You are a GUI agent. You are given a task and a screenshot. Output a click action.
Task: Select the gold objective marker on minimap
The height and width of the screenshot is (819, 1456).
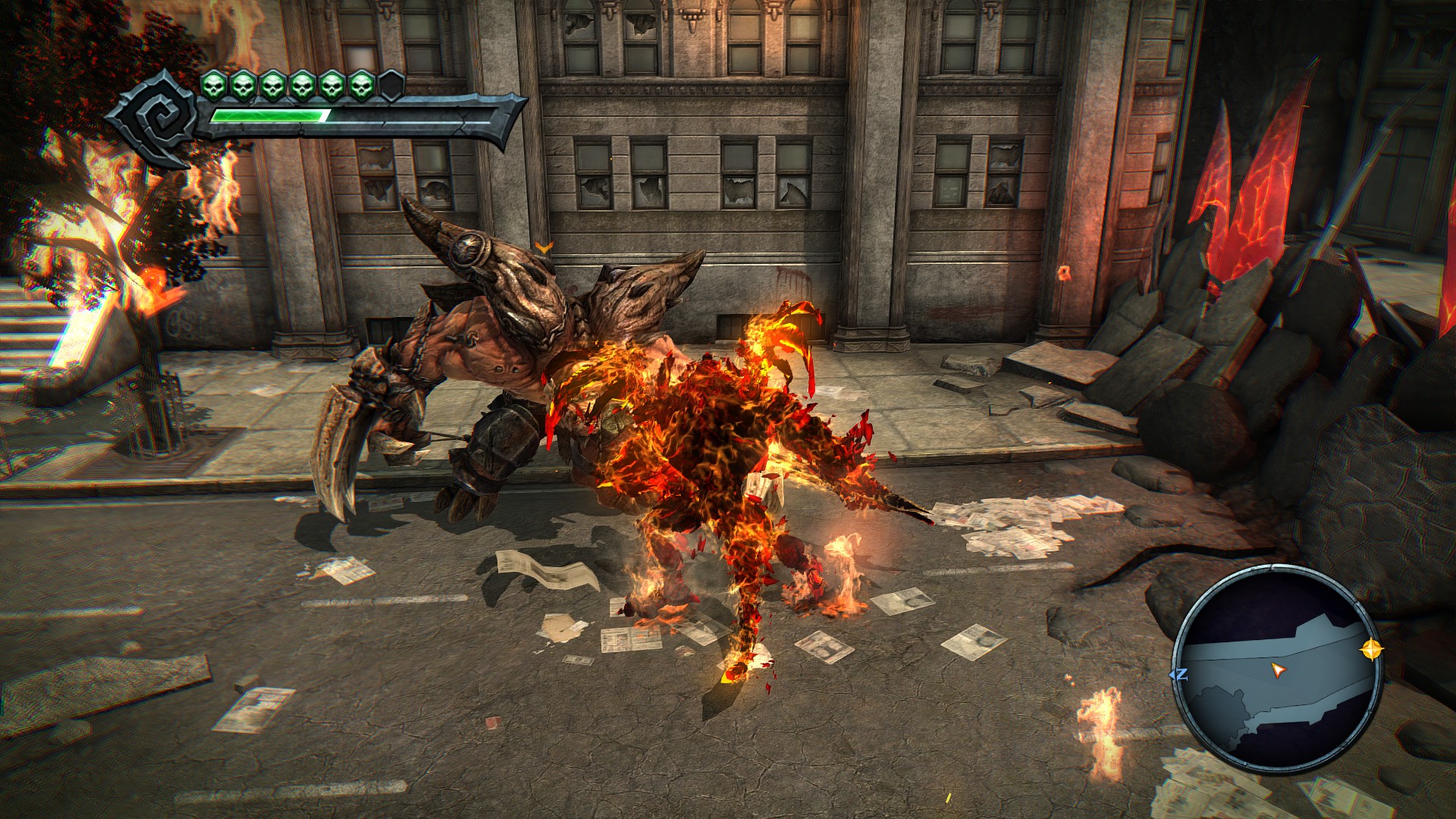1371,649
